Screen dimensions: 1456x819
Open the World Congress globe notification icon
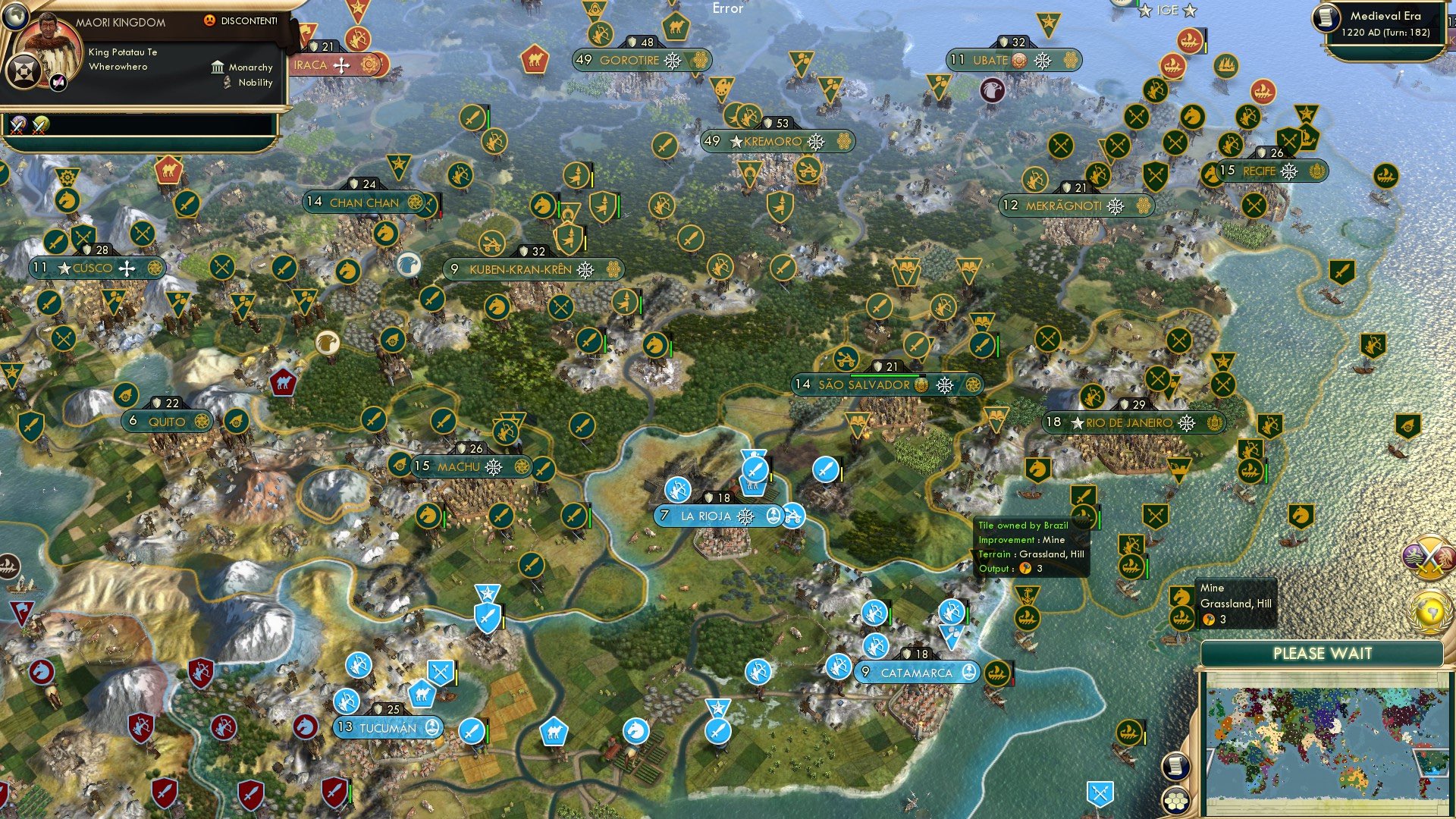[x=1428, y=611]
